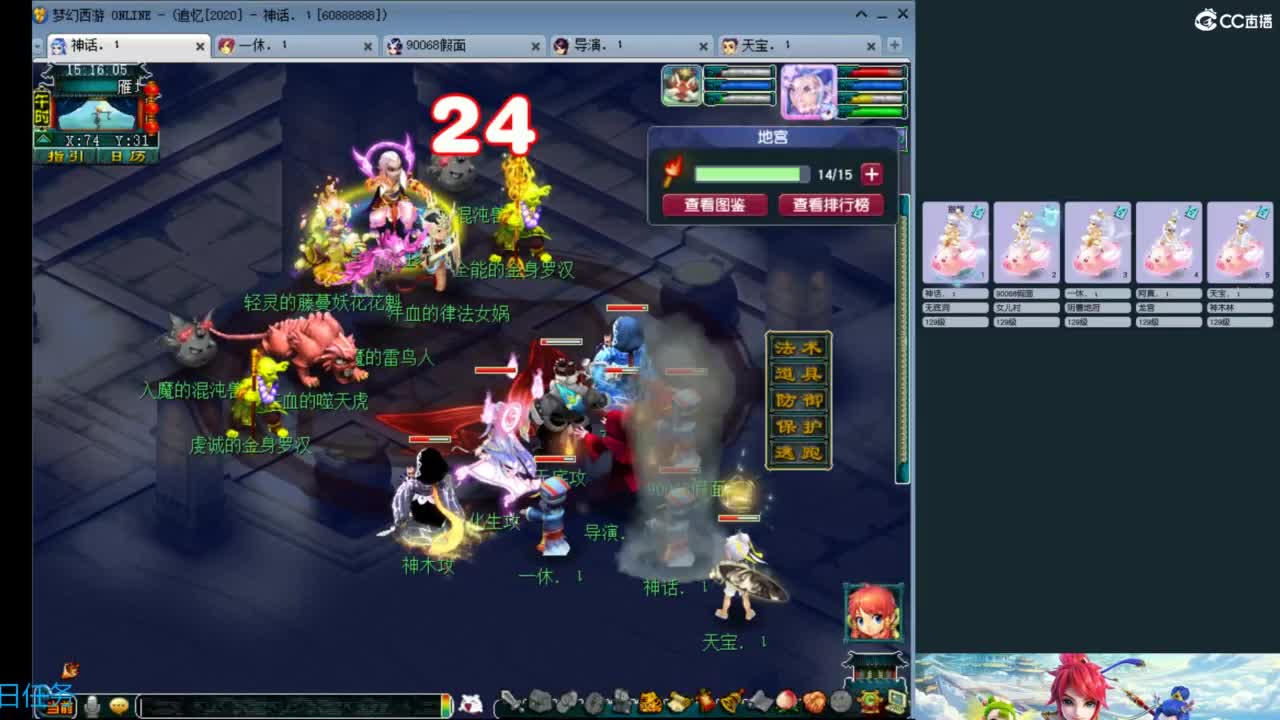Open the 查看图鉴 button in the 地宫 panel

click(x=714, y=203)
